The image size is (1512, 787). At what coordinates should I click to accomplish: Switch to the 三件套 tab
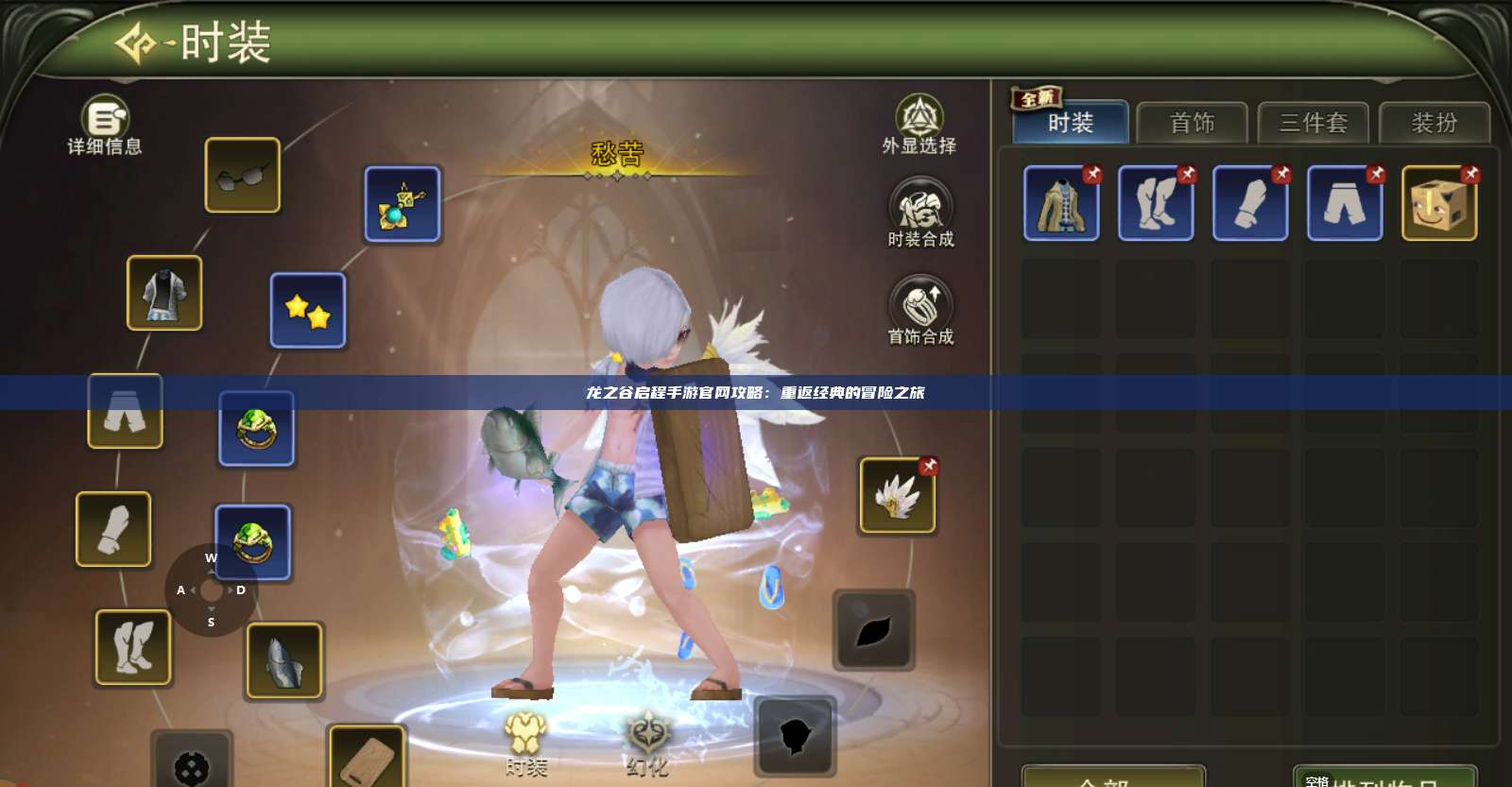pyautogui.click(x=1313, y=123)
